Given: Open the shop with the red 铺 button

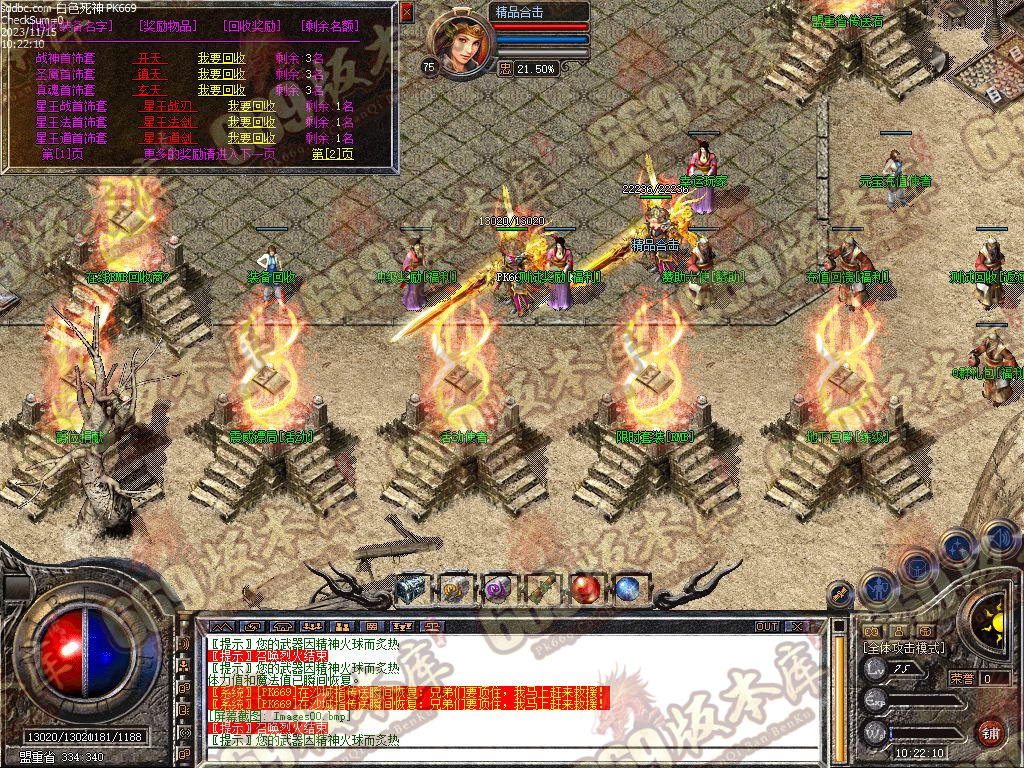Looking at the screenshot, I should [x=990, y=733].
